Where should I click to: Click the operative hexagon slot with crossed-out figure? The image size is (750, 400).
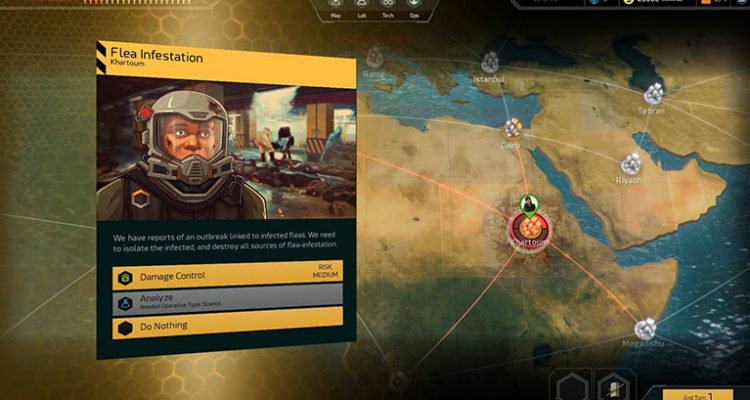(x=612, y=386)
